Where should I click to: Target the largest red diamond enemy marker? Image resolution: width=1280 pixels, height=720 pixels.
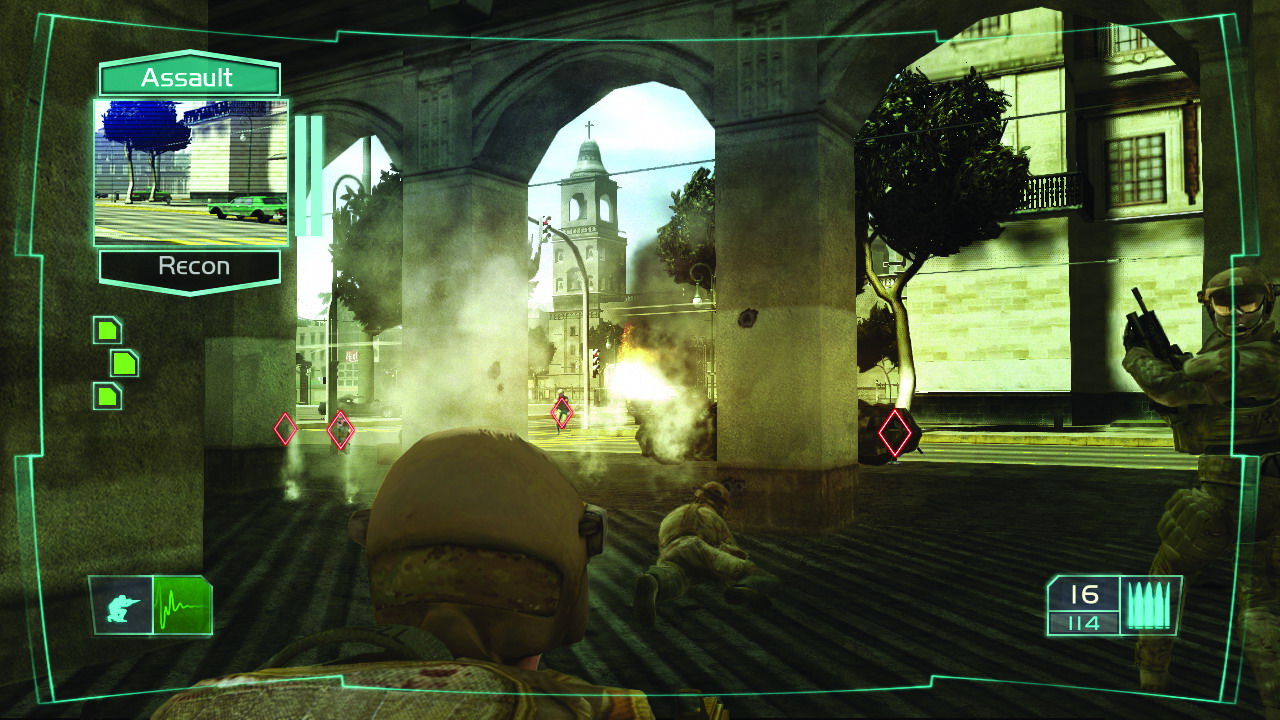coord(894,434)
